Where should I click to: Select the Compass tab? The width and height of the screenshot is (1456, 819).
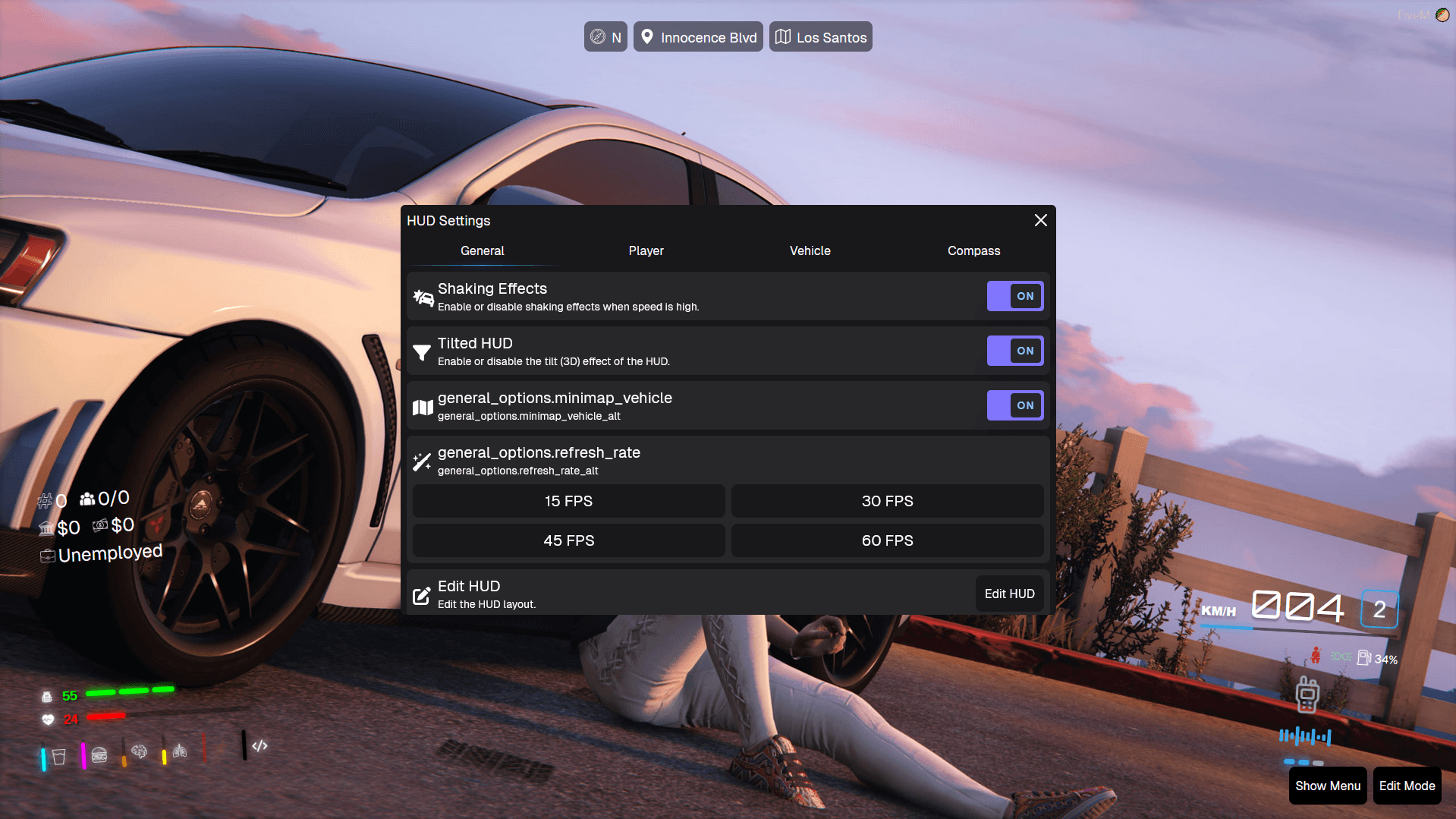click(x=973, y=250)
